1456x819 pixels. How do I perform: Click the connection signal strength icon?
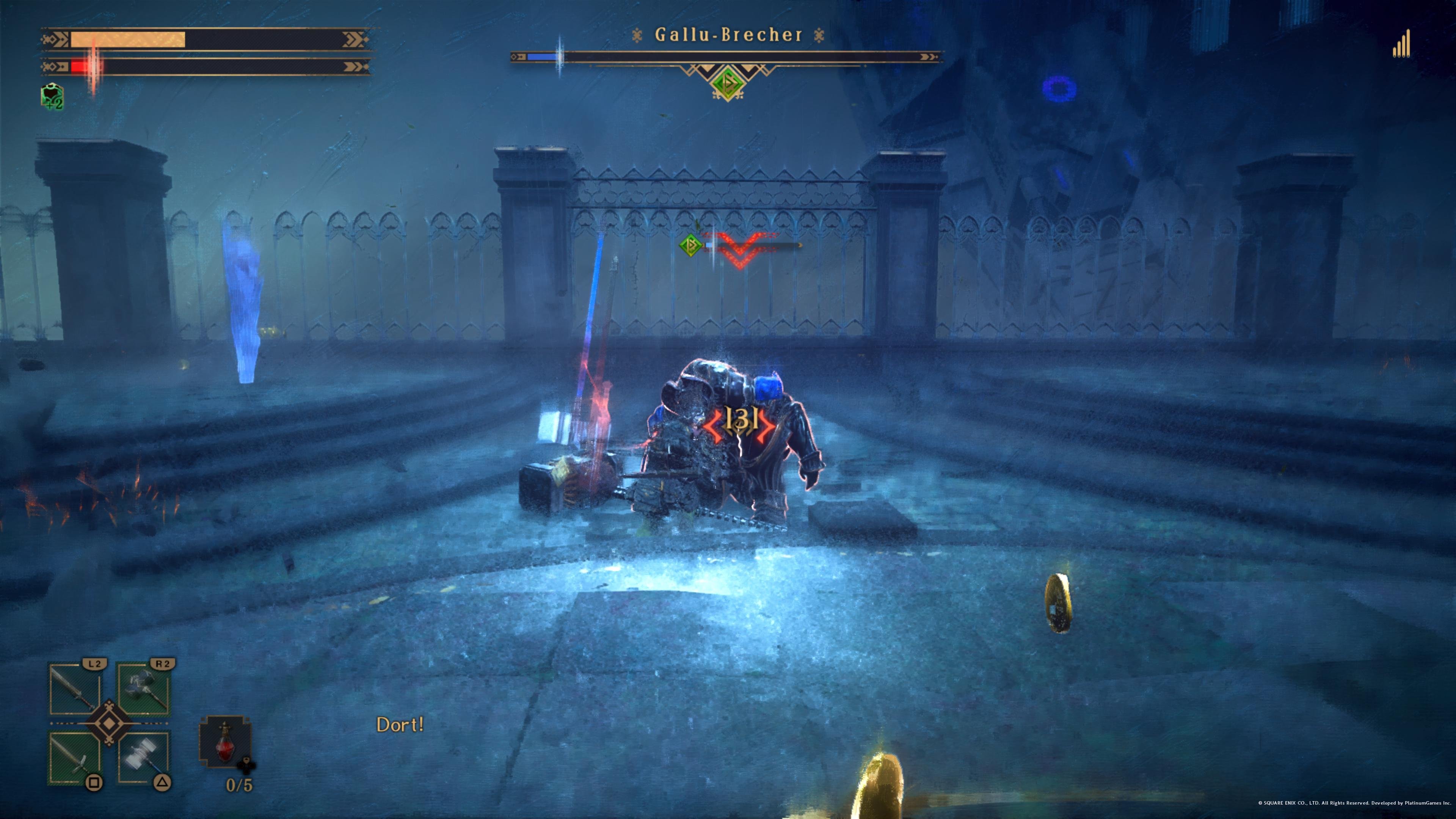coord(1401,44)
